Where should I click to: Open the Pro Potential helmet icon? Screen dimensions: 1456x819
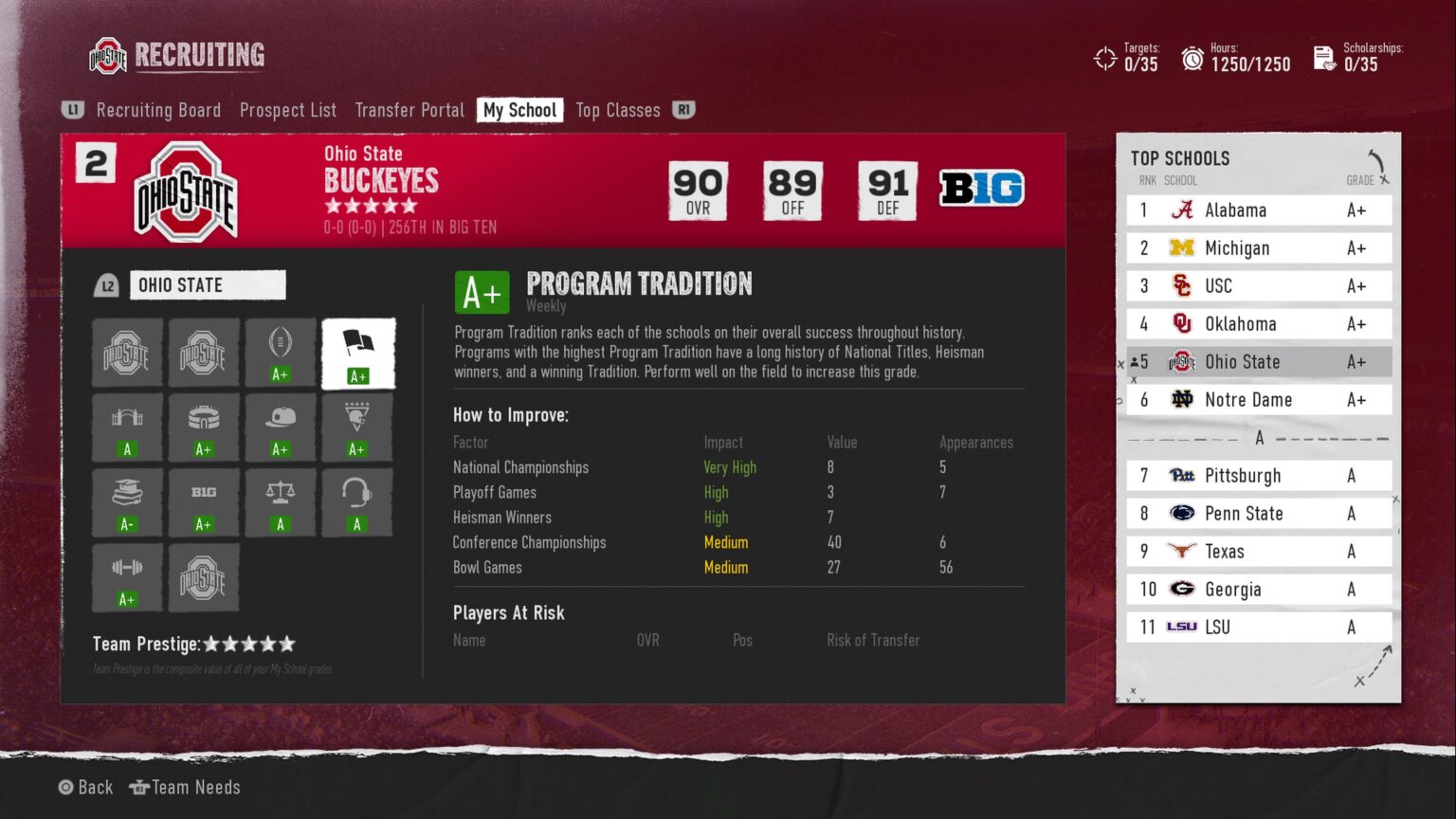pos(357,427)
